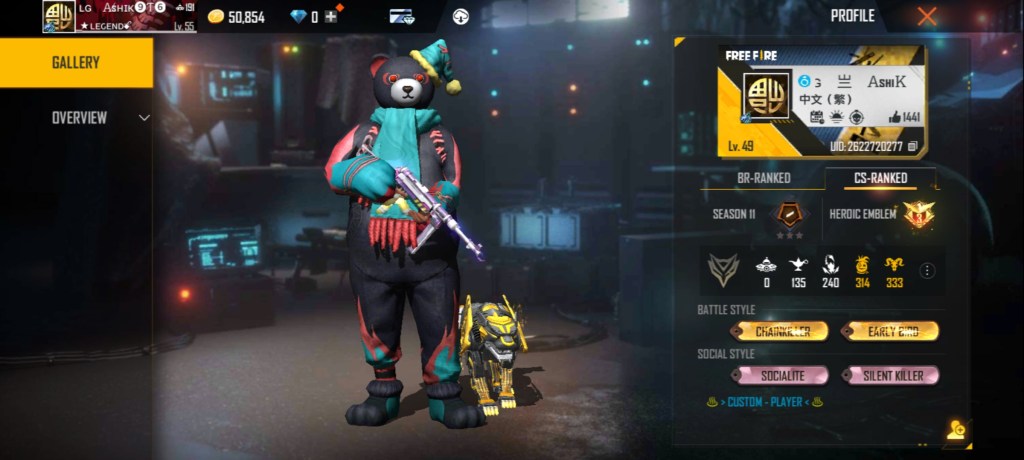Copy the UID using the copy icon
Screen dimensions: 1024x460
coord(912,146)
